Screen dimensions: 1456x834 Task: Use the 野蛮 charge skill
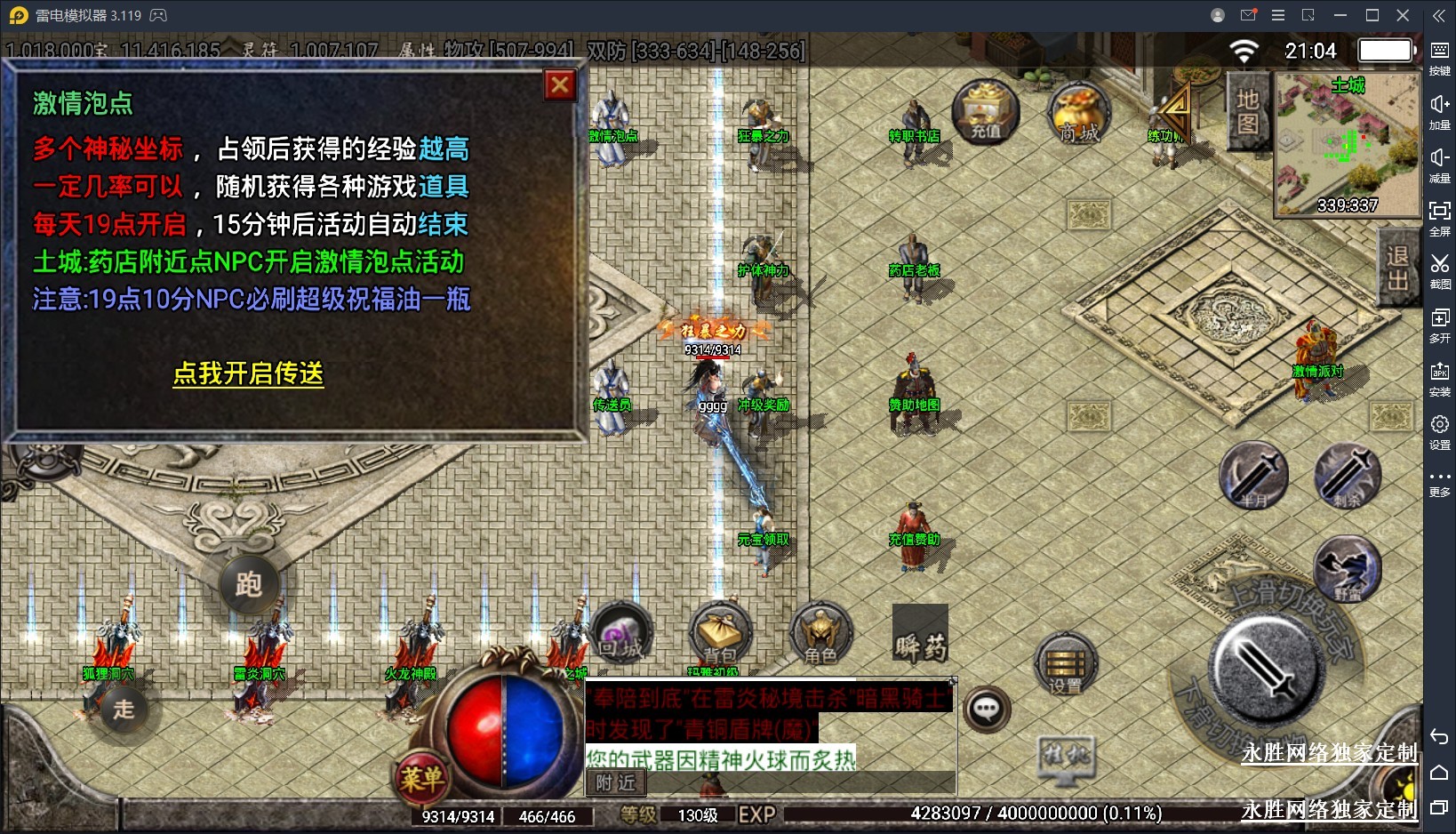(1348, 569)
